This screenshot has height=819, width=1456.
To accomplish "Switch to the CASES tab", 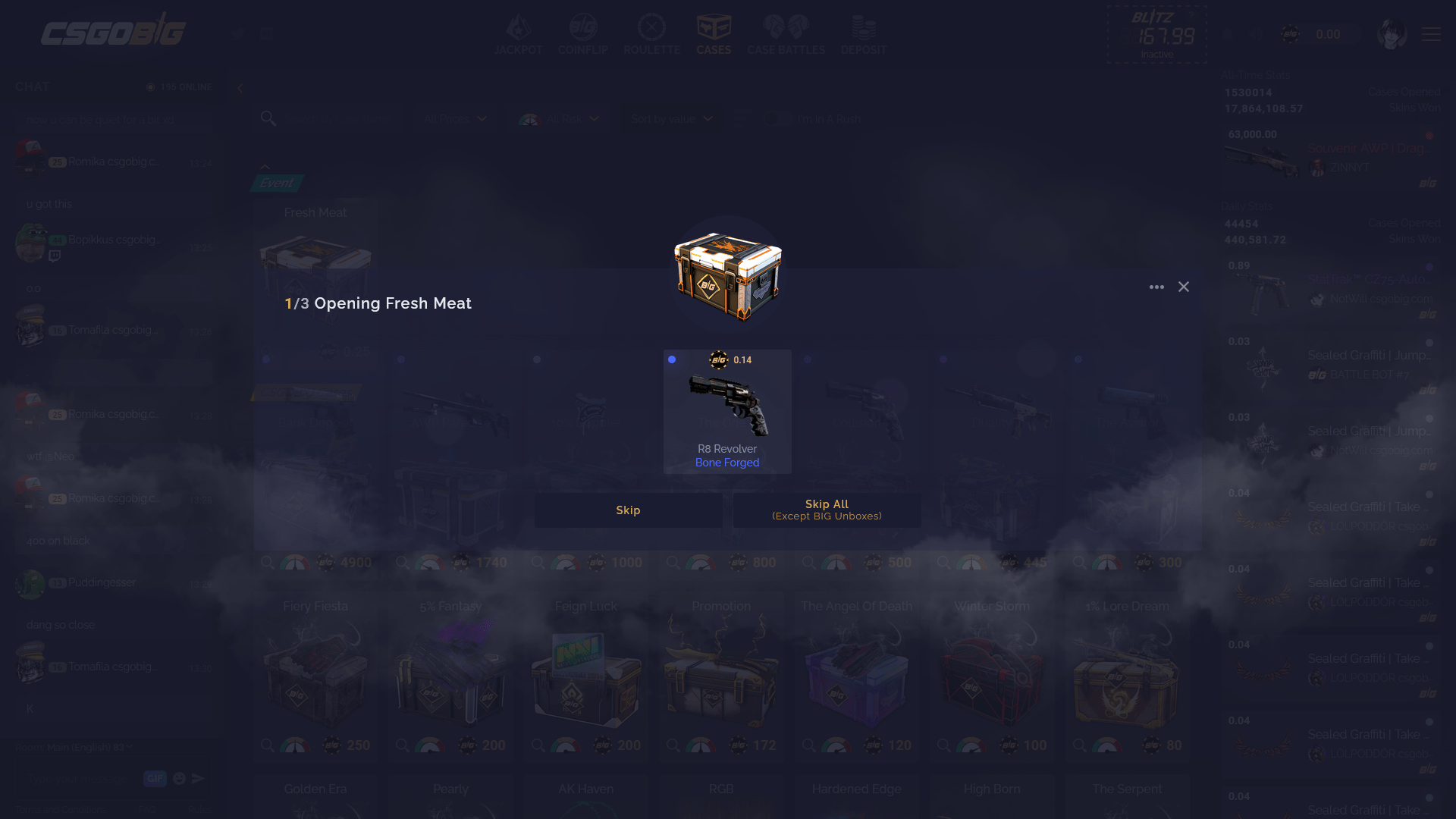I will [x=713, y=34].
